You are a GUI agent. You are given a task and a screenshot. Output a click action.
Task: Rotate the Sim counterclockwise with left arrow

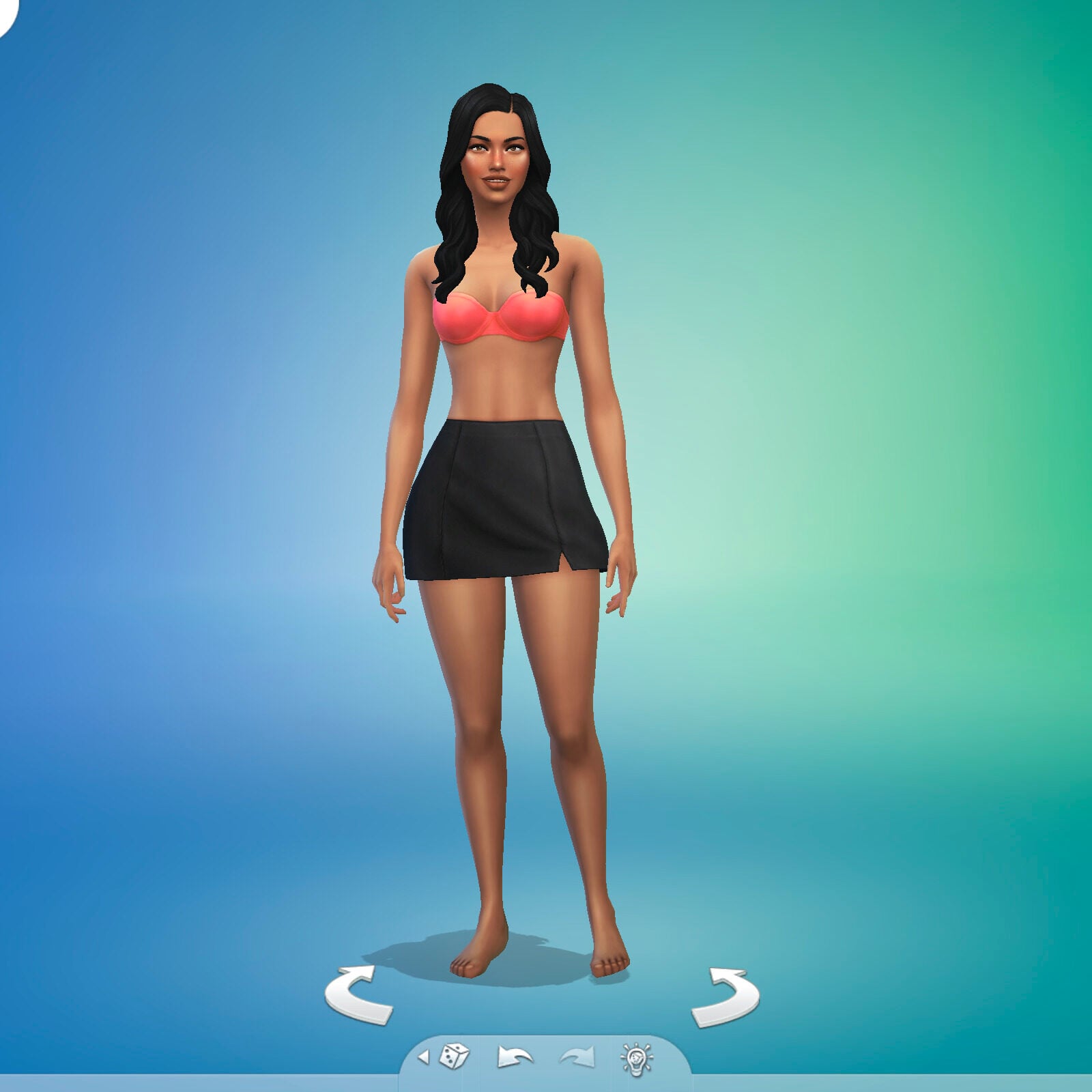click(355, 1000)
